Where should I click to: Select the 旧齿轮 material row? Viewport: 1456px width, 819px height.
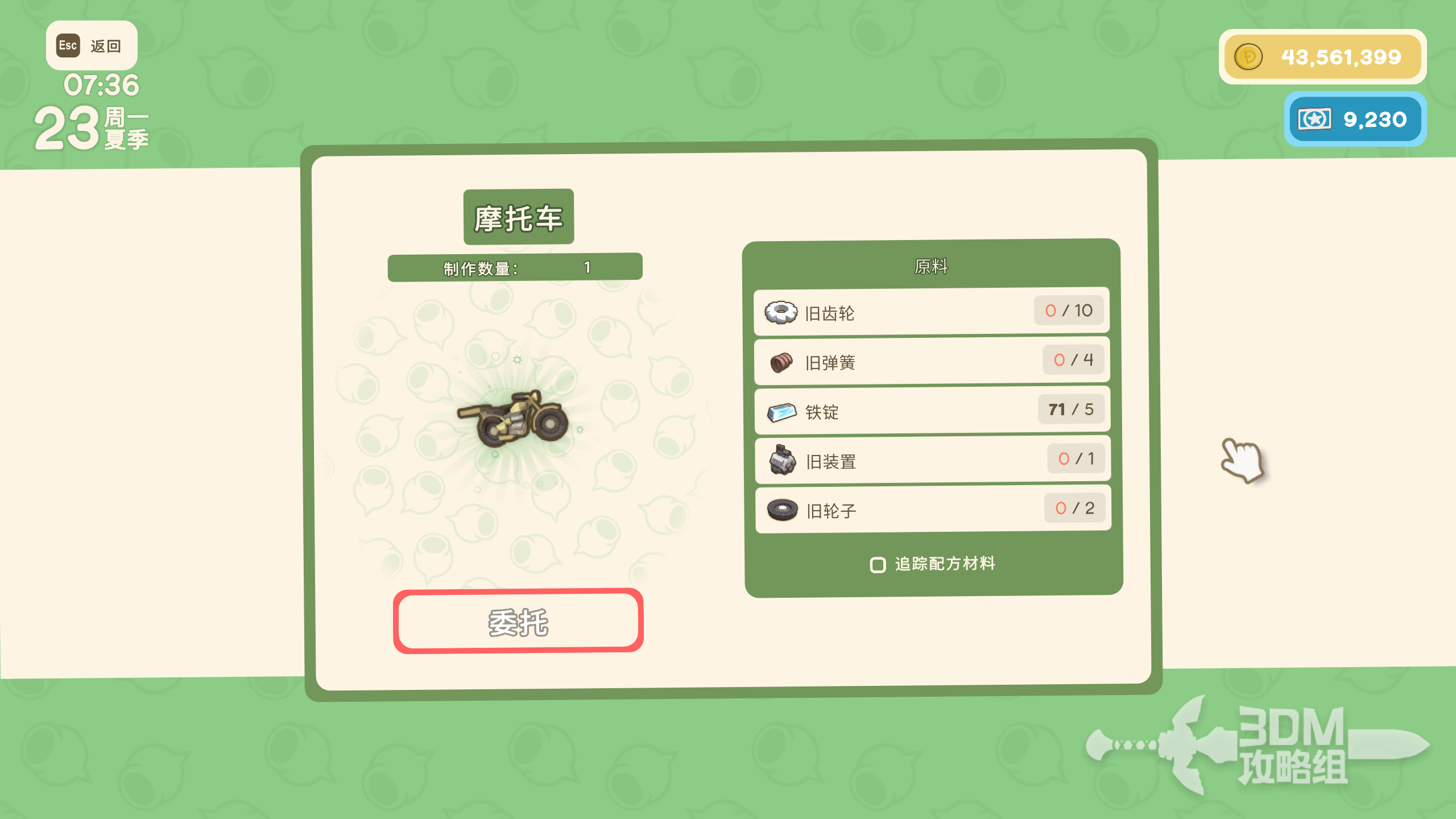[932, 312]
